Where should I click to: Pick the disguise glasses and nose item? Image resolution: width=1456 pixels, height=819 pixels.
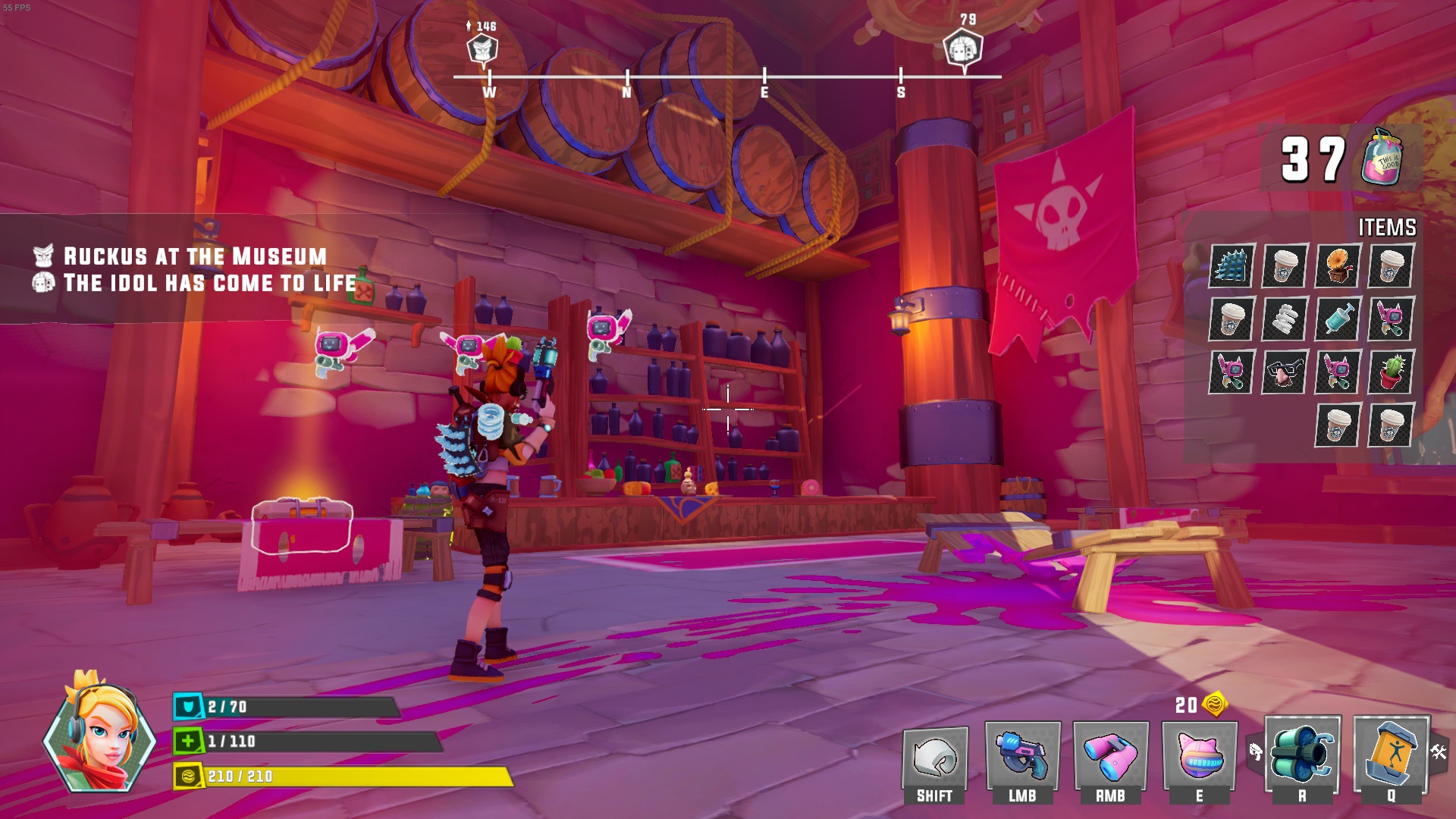click(x=1285, y=372)
